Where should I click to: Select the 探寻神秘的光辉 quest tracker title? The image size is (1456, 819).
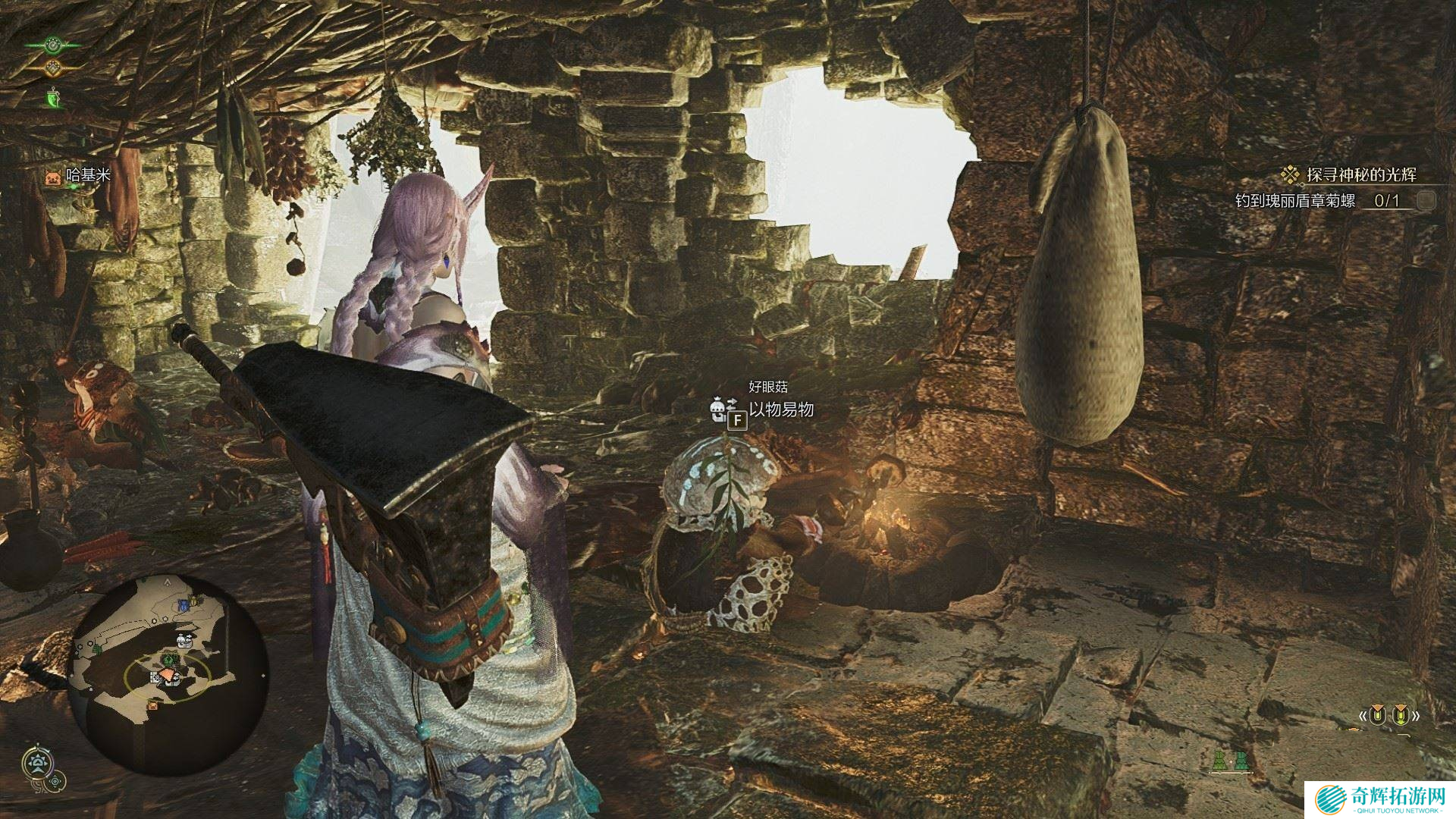1360,175
